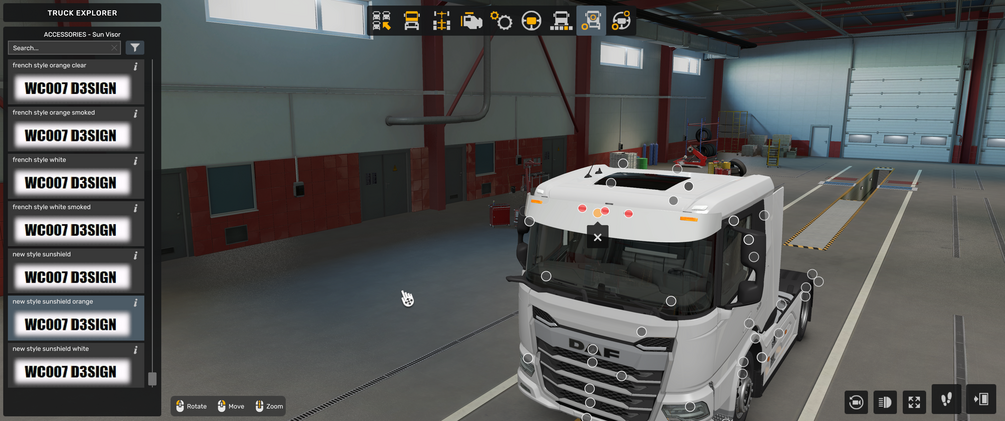The height and width of the screenshot is (421, 1005).
Task: Reset the camera view
Action: [x=856, y=401]
